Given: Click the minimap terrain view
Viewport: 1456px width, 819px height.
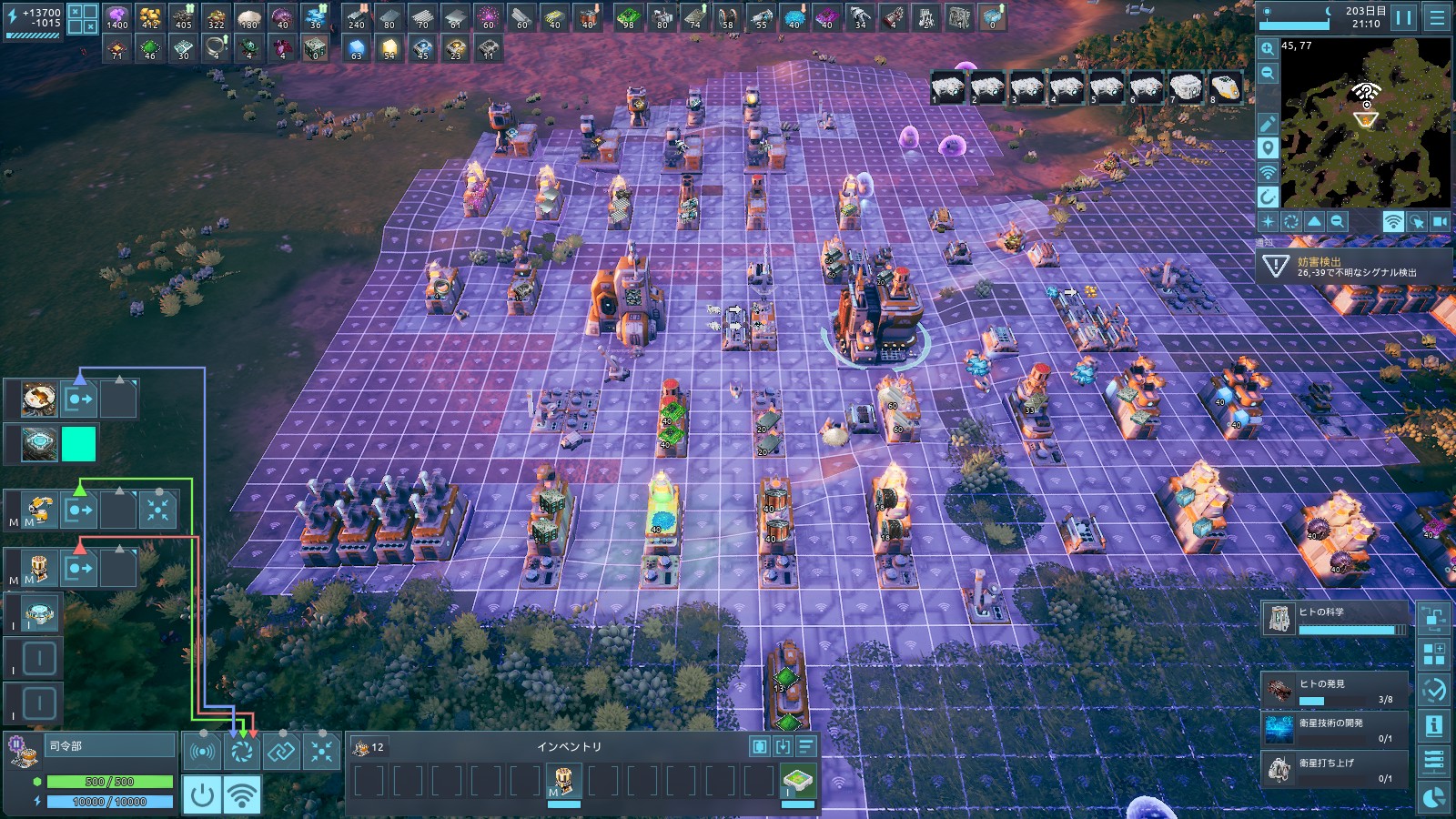Looking at the screenshot, I should 1365,127.
